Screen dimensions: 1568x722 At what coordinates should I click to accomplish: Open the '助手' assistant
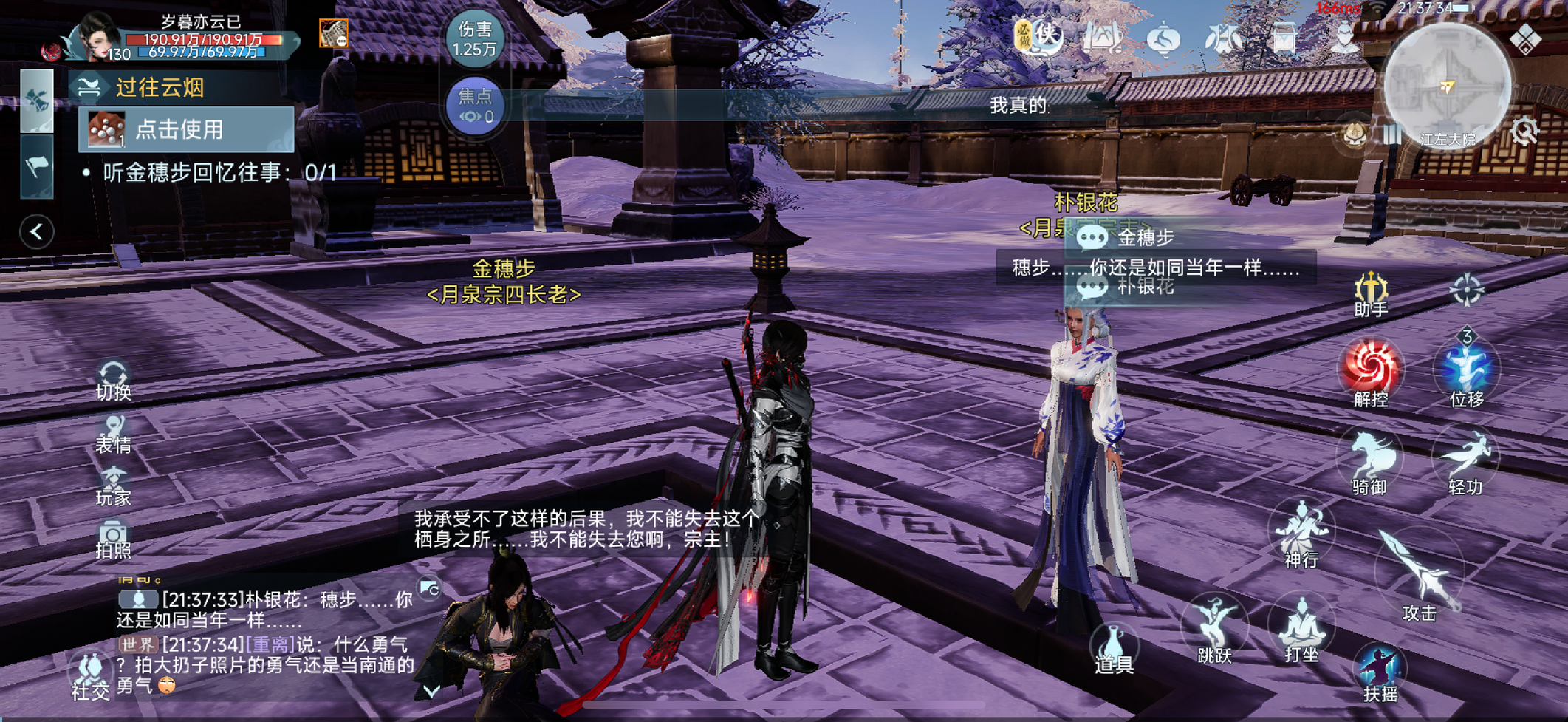1371,293
